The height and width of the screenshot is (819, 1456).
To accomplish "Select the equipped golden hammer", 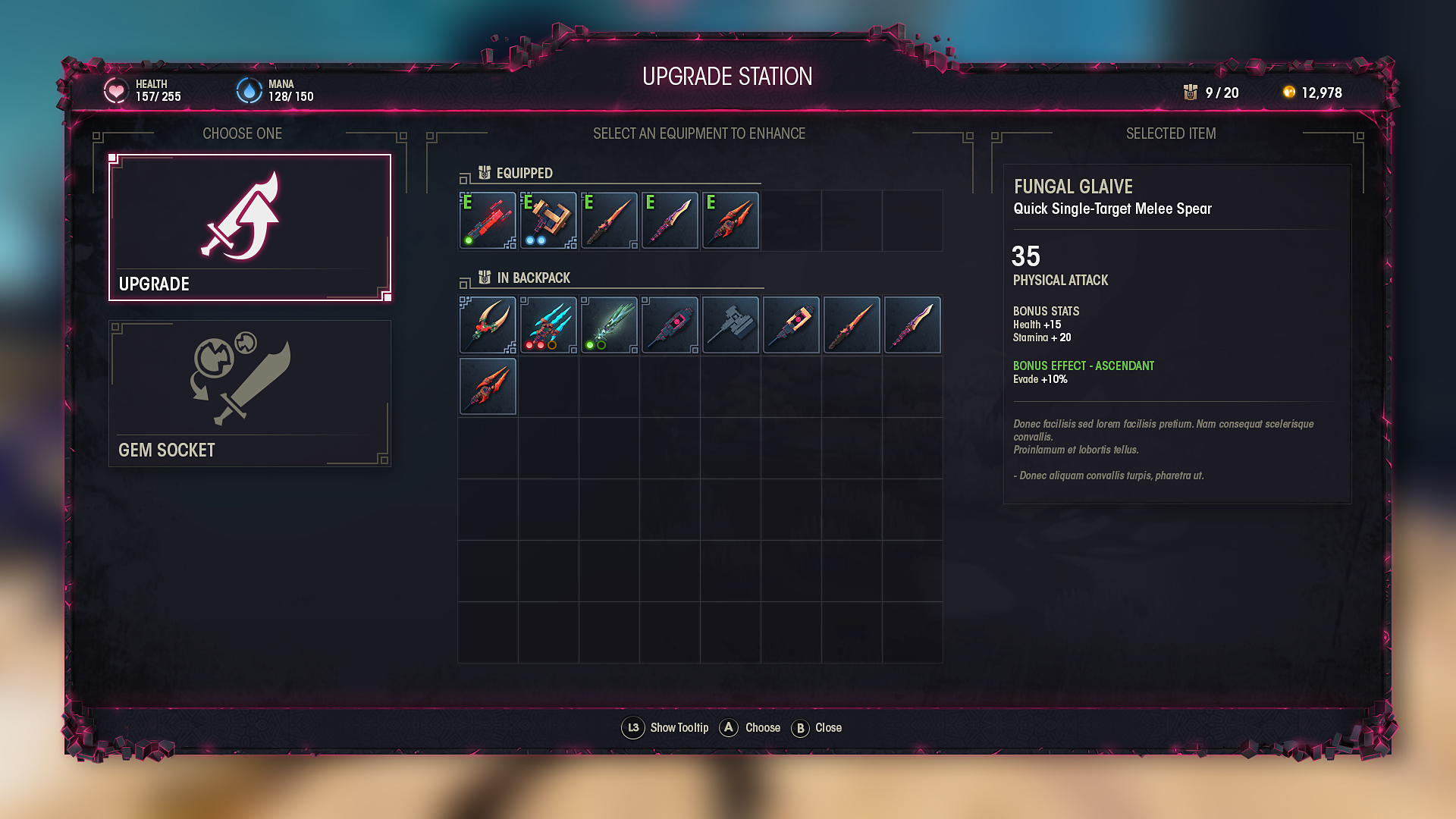I will coord(548,221).
